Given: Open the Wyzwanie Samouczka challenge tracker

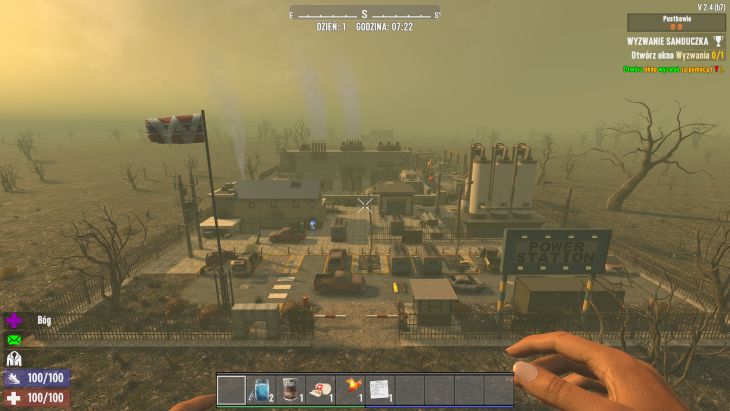Looking at the screenshot, I should (667, 41).
